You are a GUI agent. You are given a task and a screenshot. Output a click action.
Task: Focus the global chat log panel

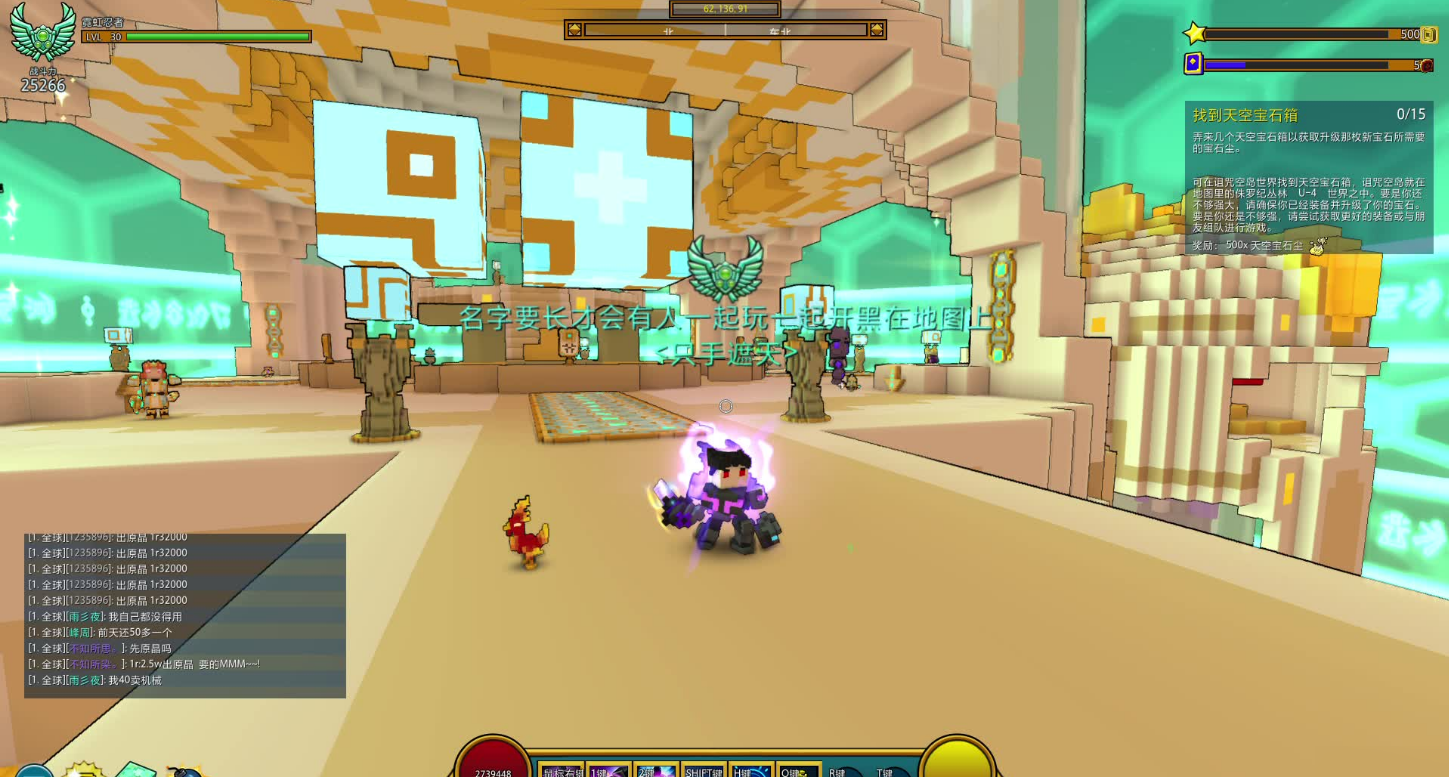[185, 615]
